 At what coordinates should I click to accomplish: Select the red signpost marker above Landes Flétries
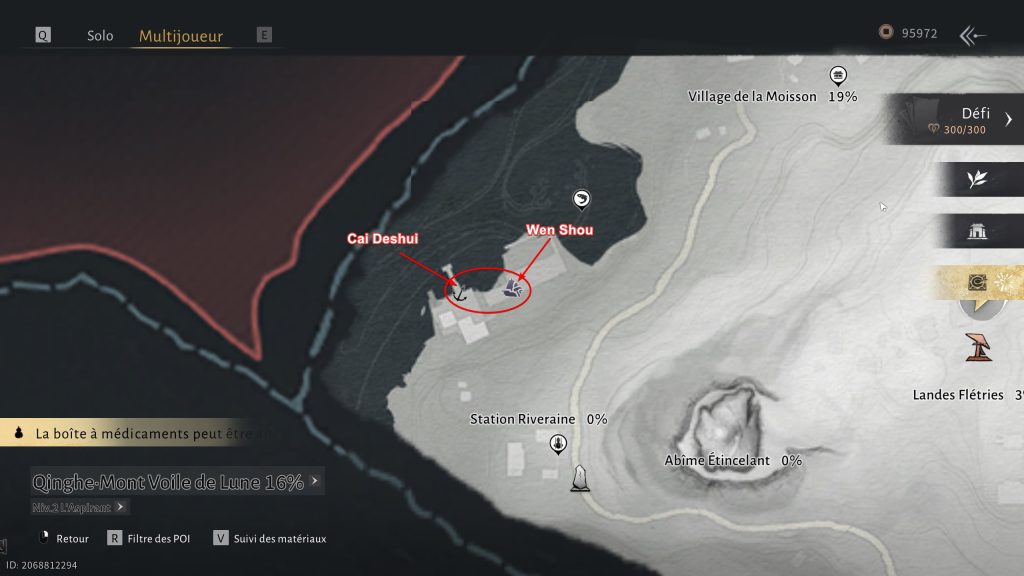click(x=978, y=347)
